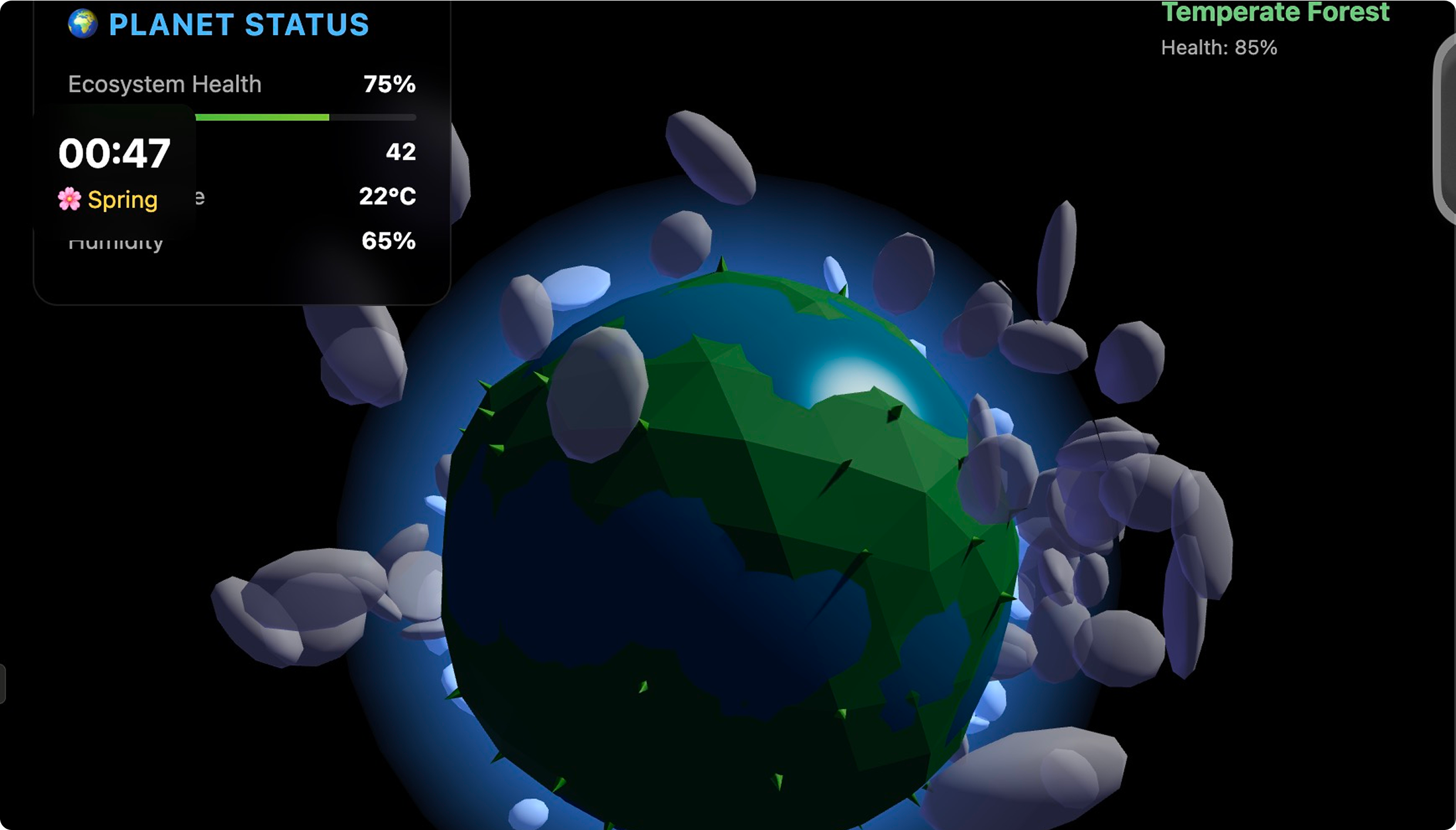This screenshot has height=830, width=1456.
Task: Click the globe icon in Planet Status header
Action: [84, 22]
